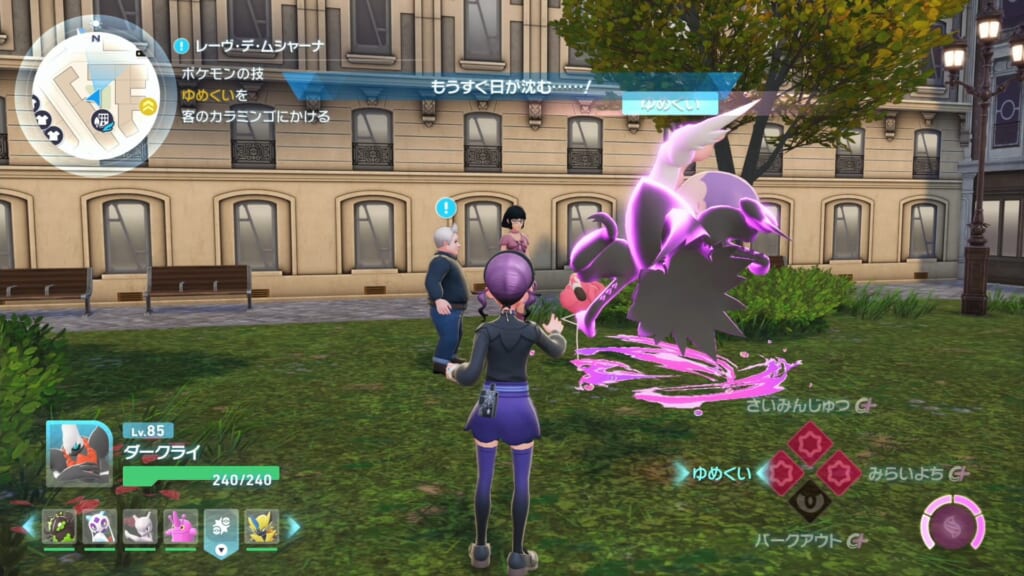The width and height of the screenshot is (1024, 576).
Task: Click the party bar right arrow
Action: pyautogui.click(x=293, y=527)
